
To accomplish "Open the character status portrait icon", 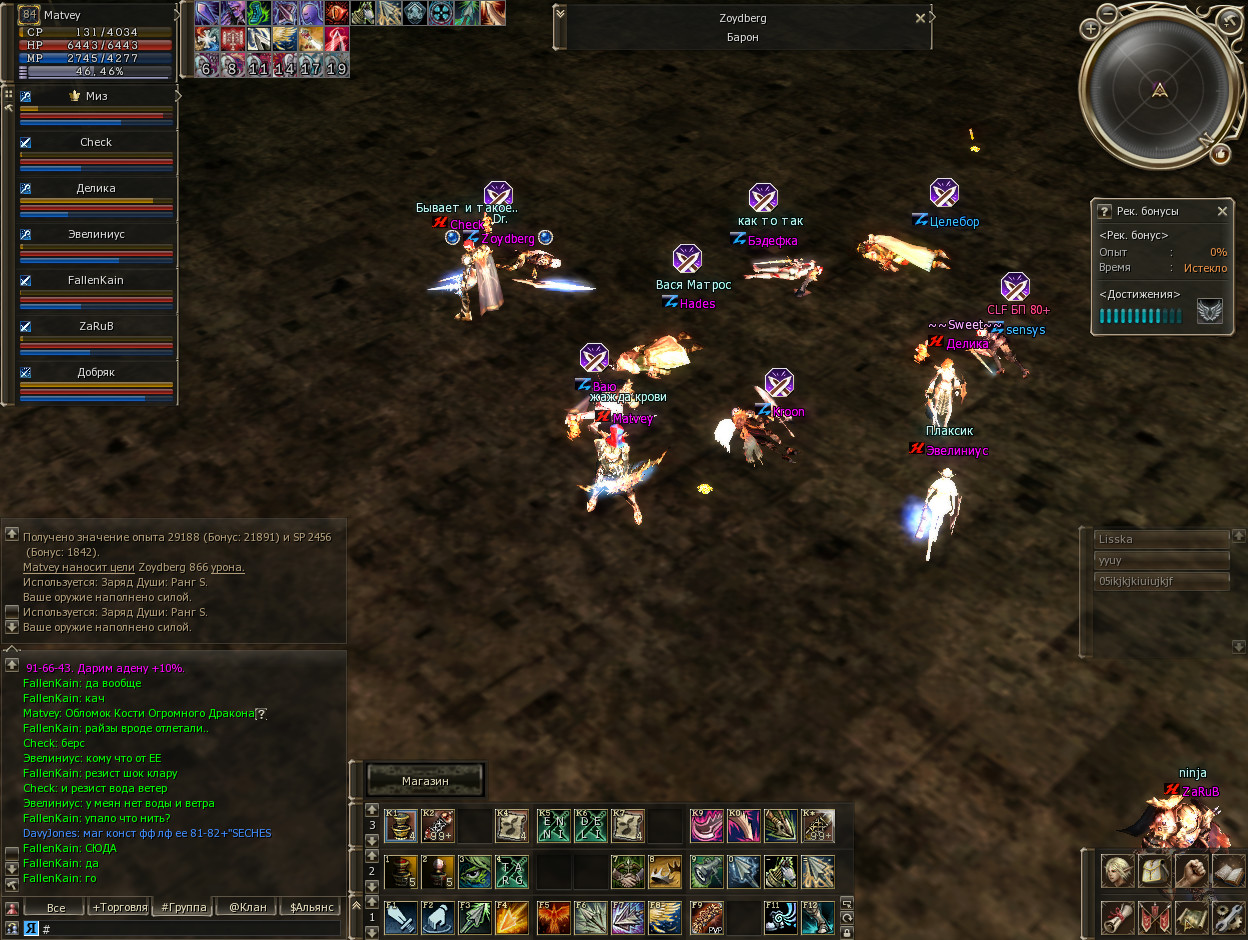I will coord(1118,871).
